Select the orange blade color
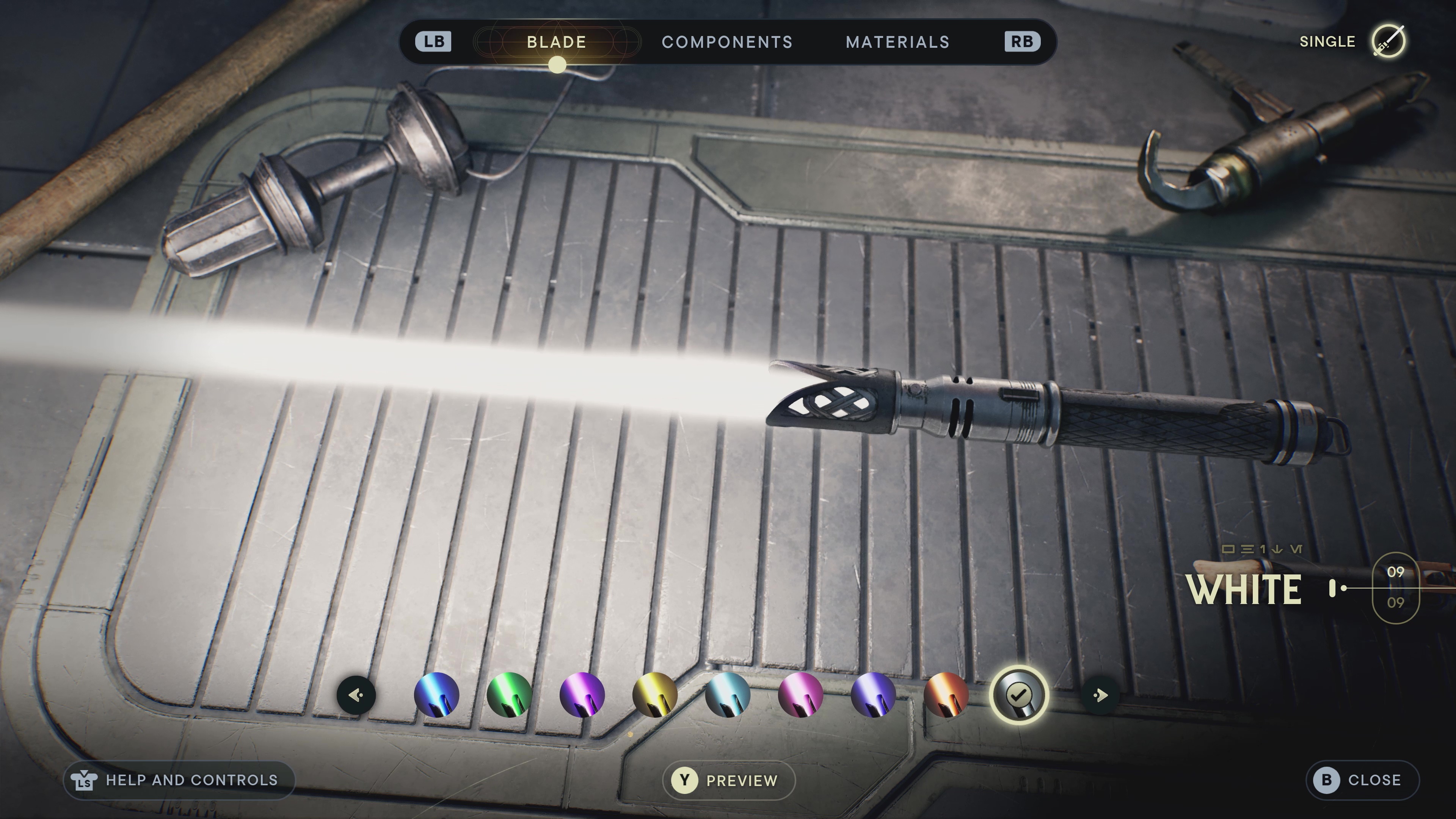Image resolution: width=1456 pixels, height=819 pixels. pyautogui.click(x=946, y=695)
